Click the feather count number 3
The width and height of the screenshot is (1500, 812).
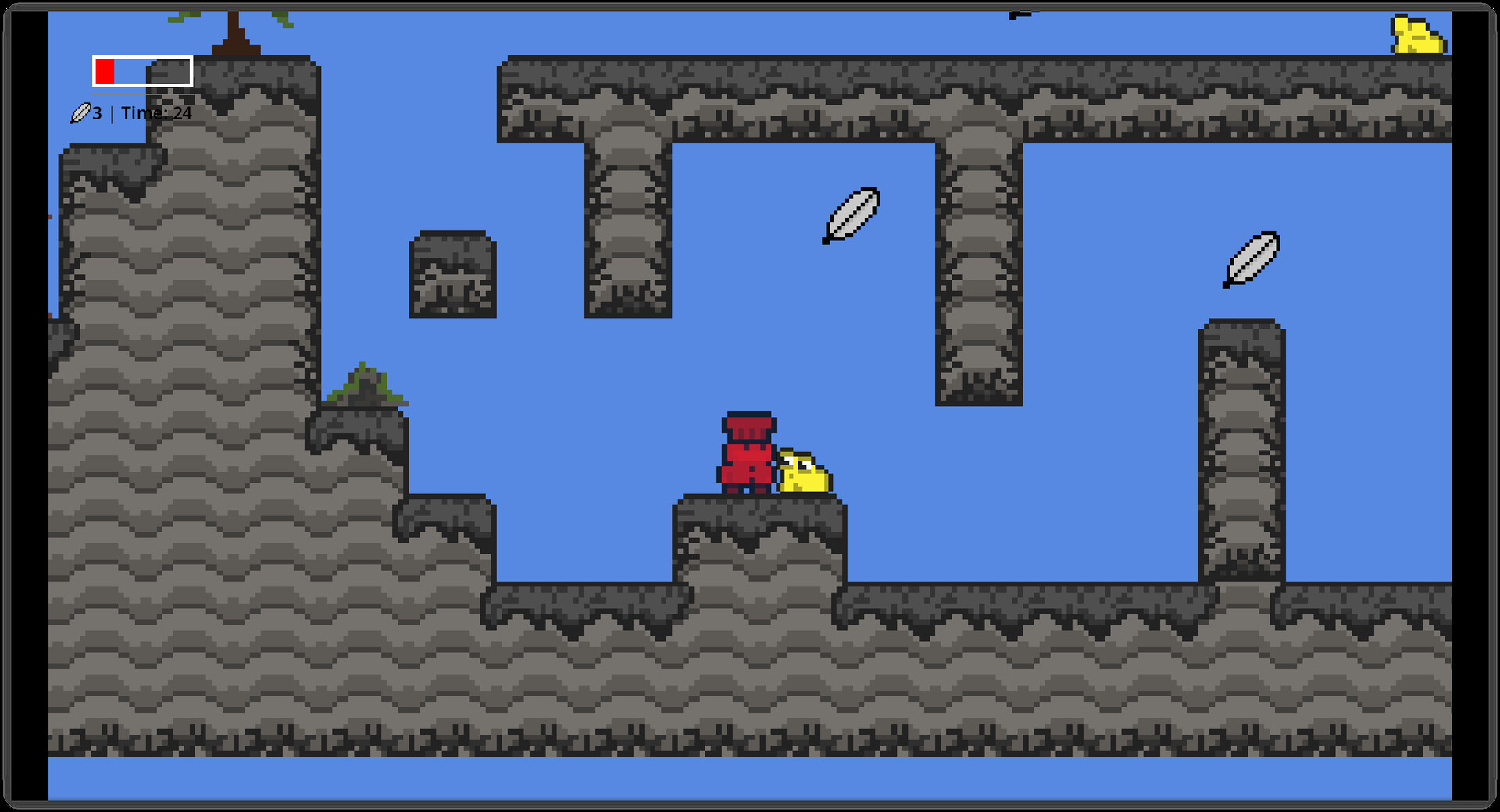tap(97, 113)
